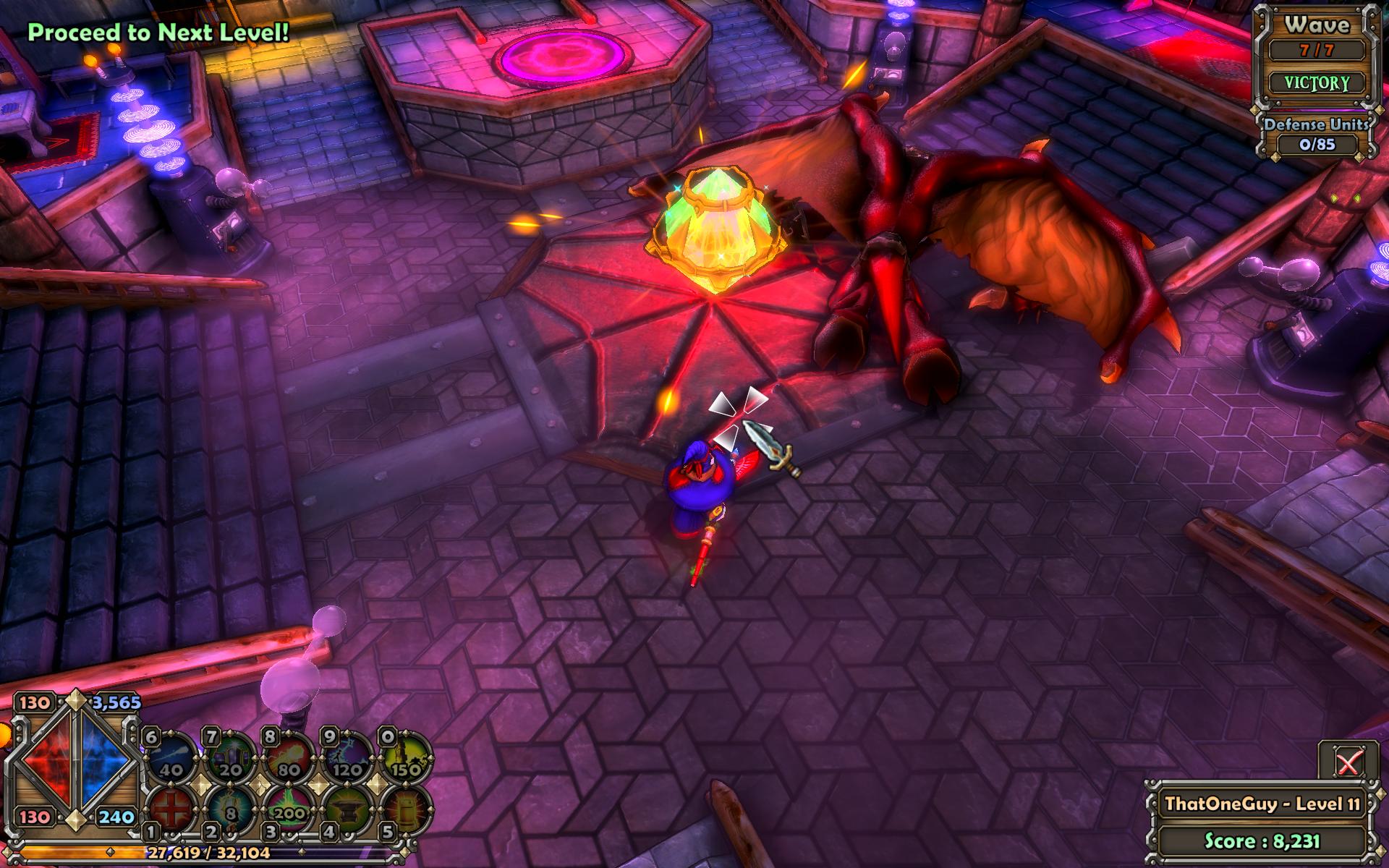Use the anvil repair ability
This screenshot has height=868, width=1389.
click(348, 810)
